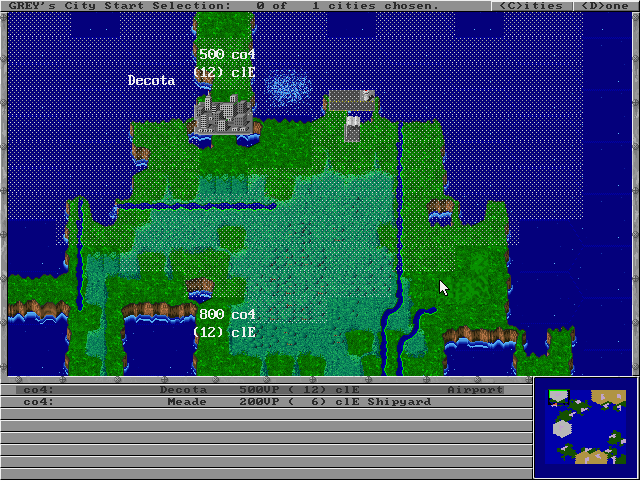Choose the Meade Shipyard row

coord(265,401)
